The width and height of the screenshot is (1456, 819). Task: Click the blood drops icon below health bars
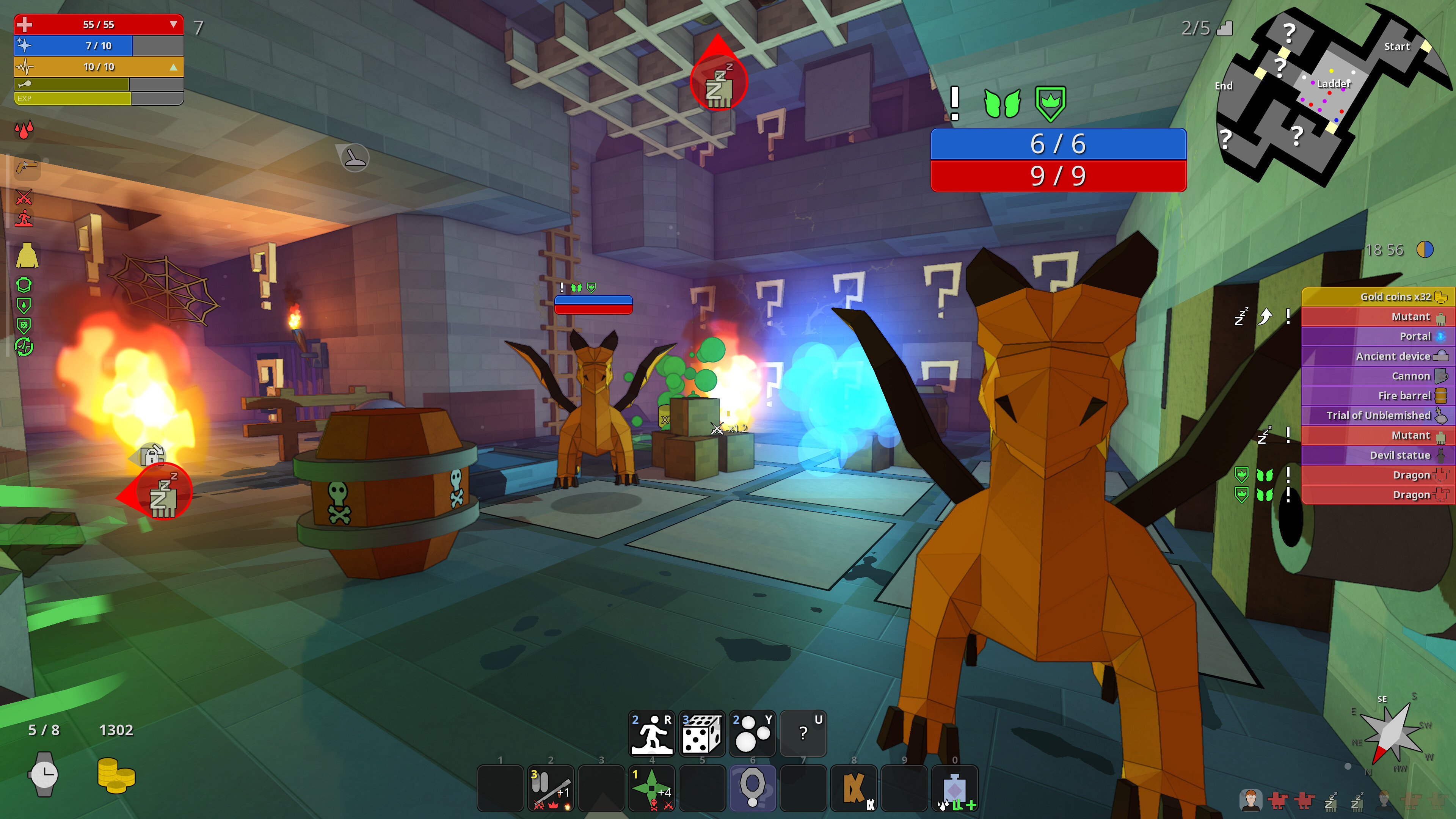coord(24,130)
